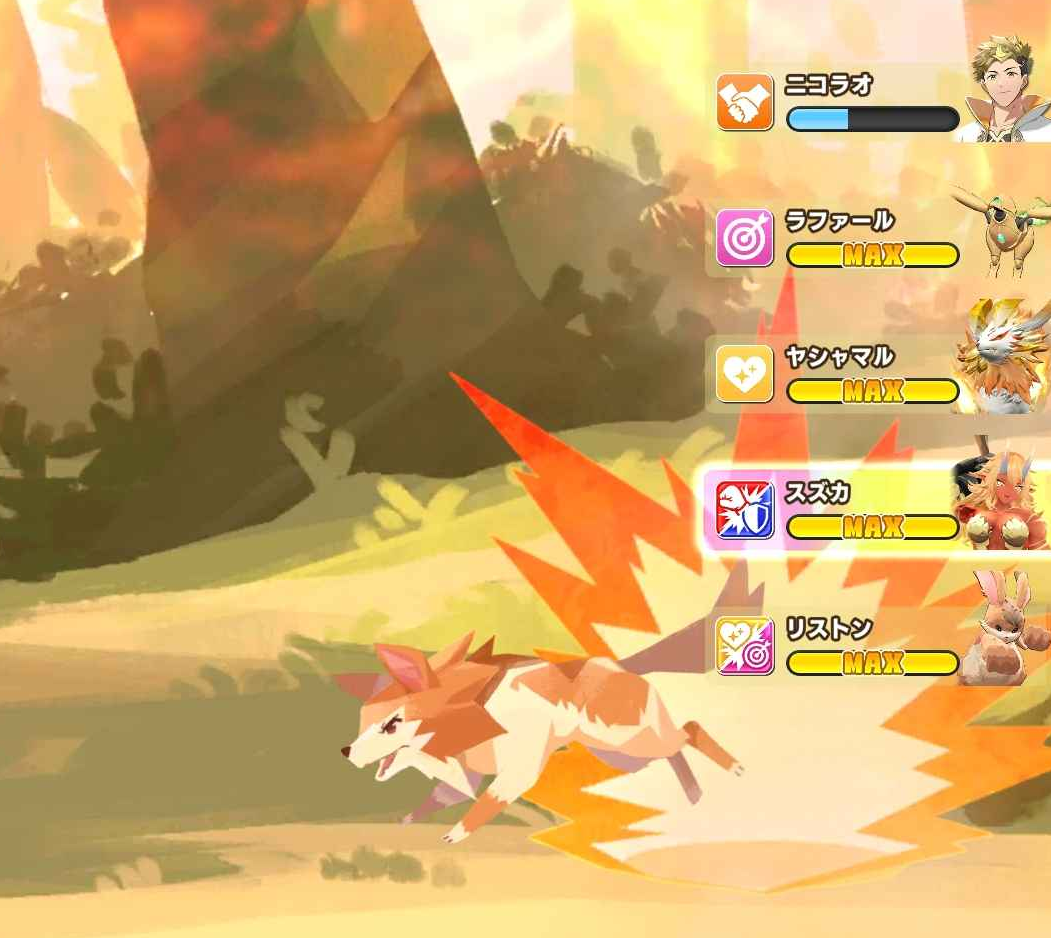Image resolution: width=1051 pixels, height=938 pixels.
Task: Select ニコラオ's character portrait
Action: tap(1005, 90)
